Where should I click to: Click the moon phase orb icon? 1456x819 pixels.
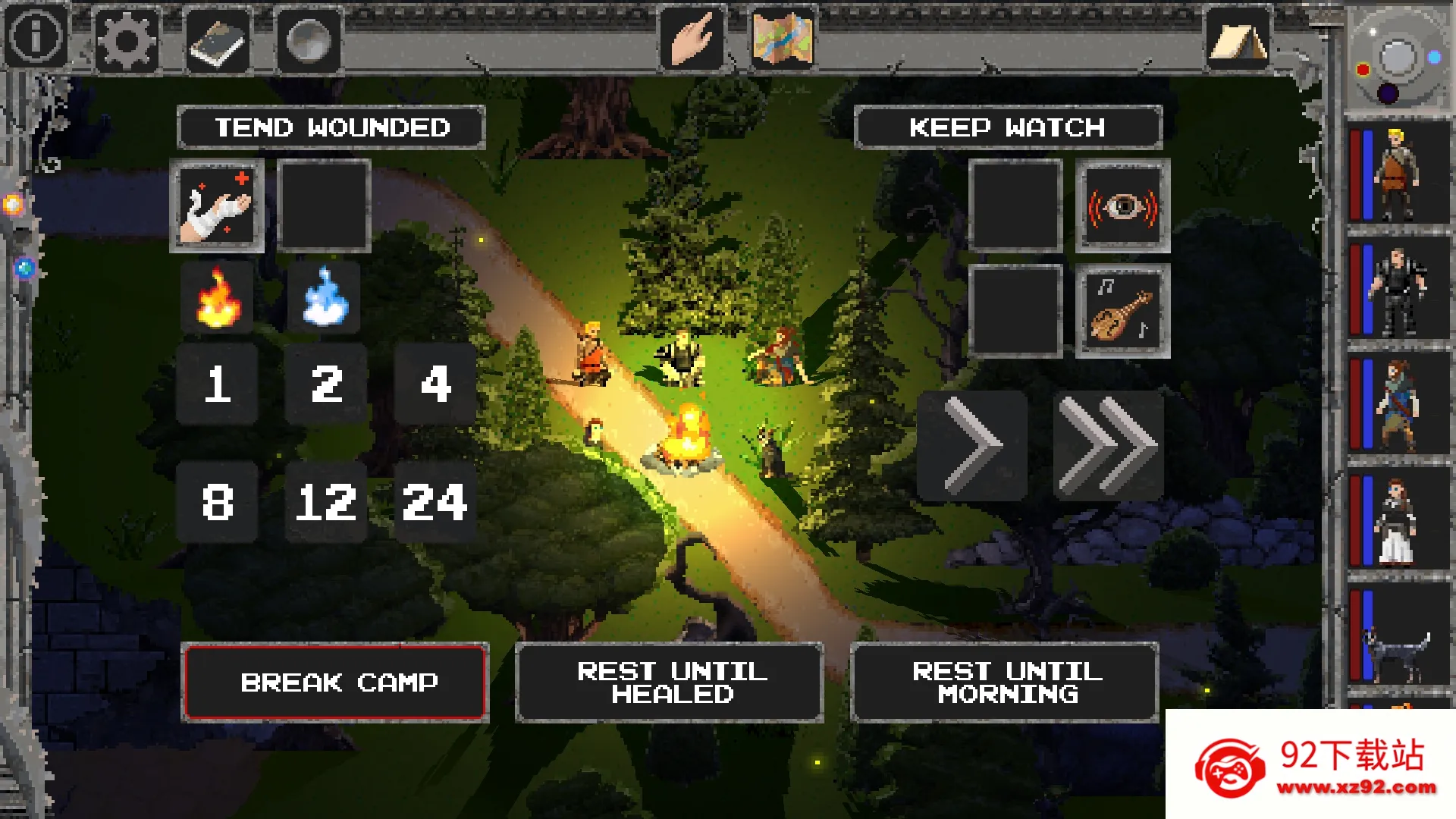click(308, 41)
